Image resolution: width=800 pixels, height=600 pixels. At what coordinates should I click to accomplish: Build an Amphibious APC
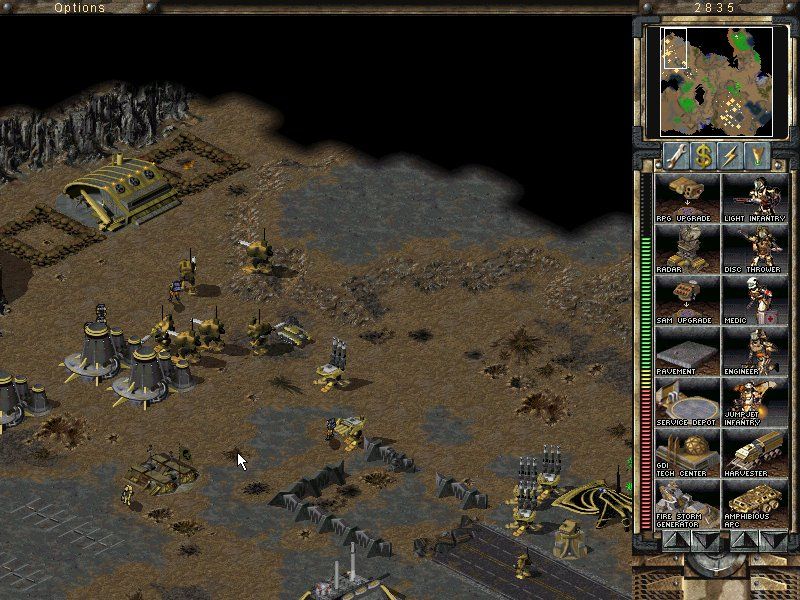(754, 504)
